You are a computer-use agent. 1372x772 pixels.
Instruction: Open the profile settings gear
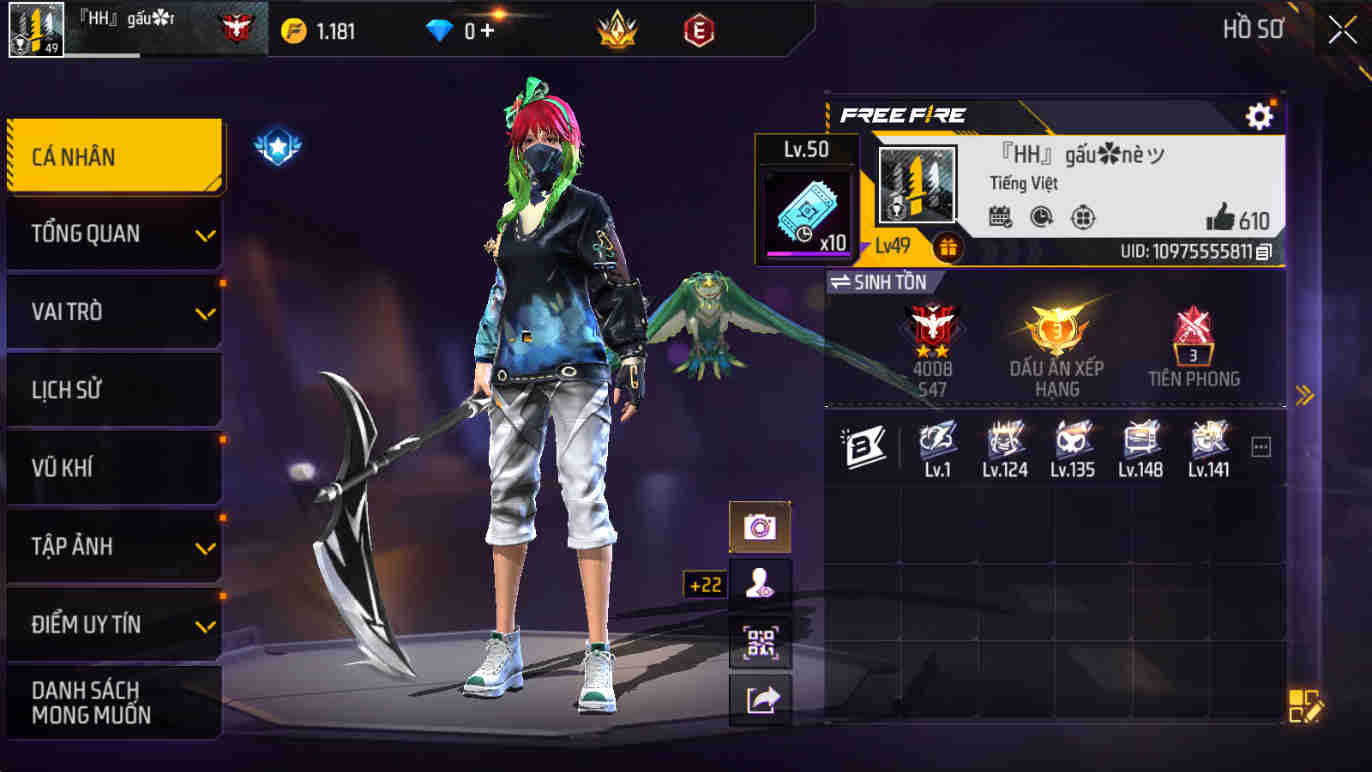tap(1259, 115)
